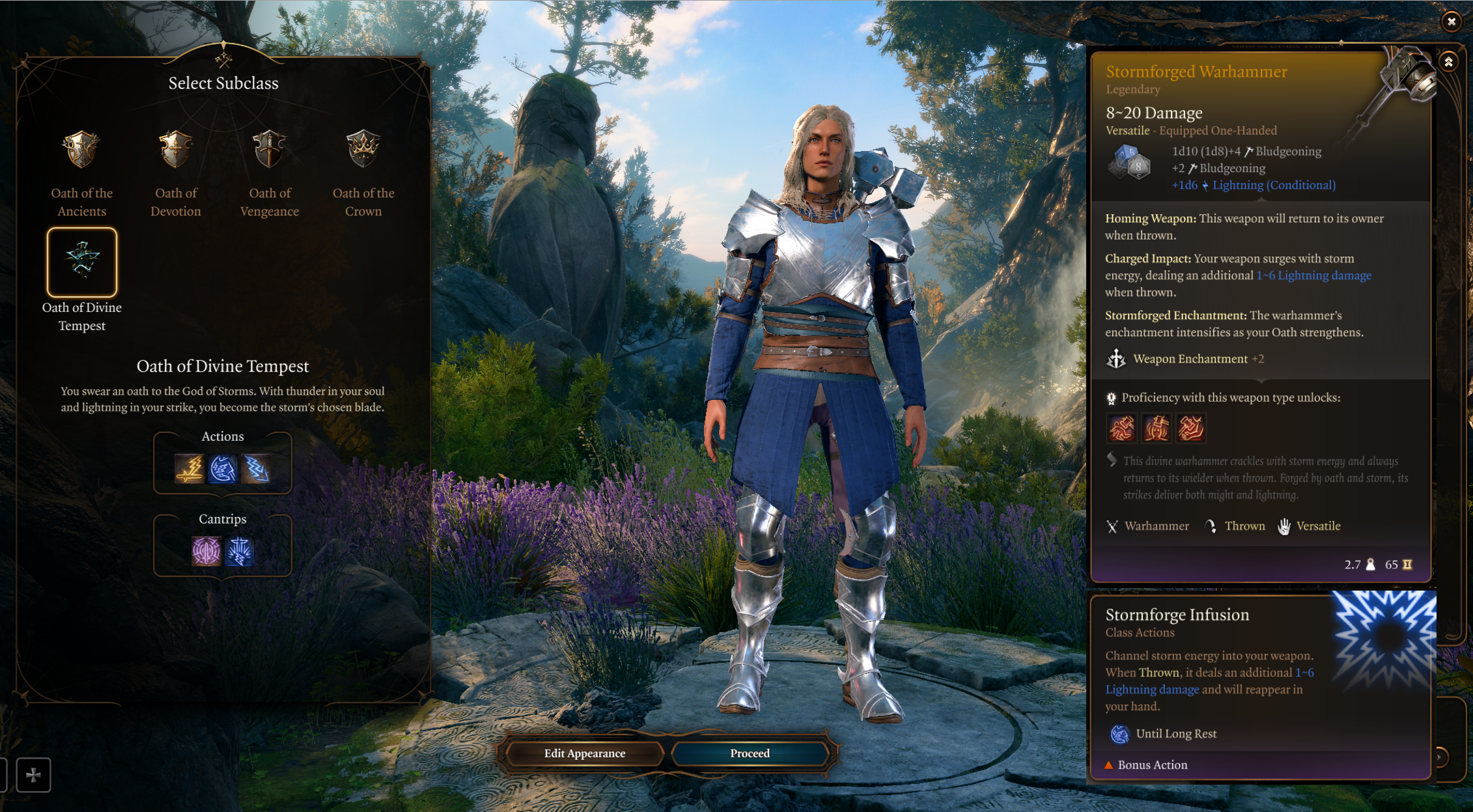Choose the Oath of Devotion subclass
1473x812 pixels.
[176, 149]
